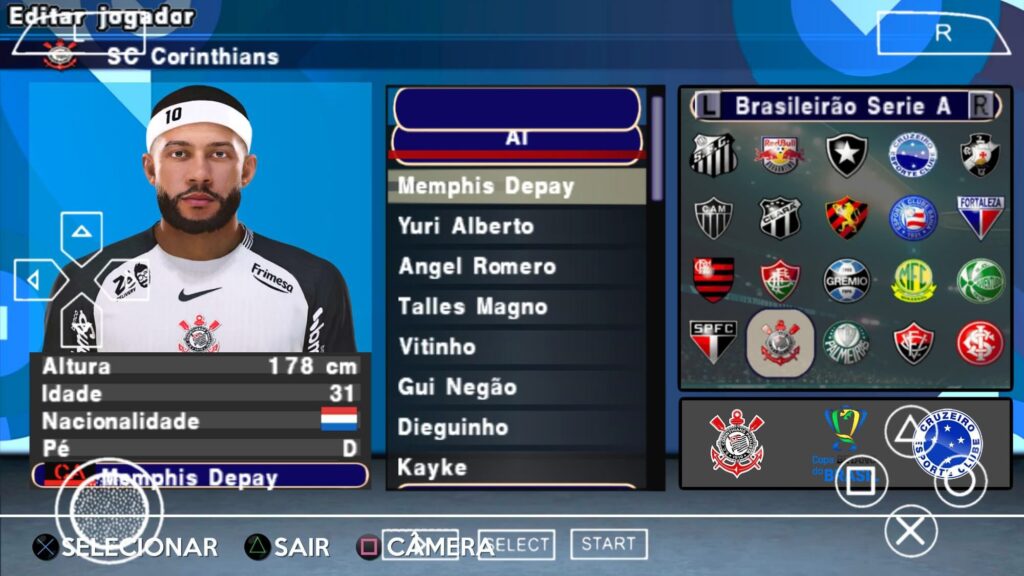Choose the Vasco da Gama crest
The image size is (1024, 576).
tap(980, 156)
